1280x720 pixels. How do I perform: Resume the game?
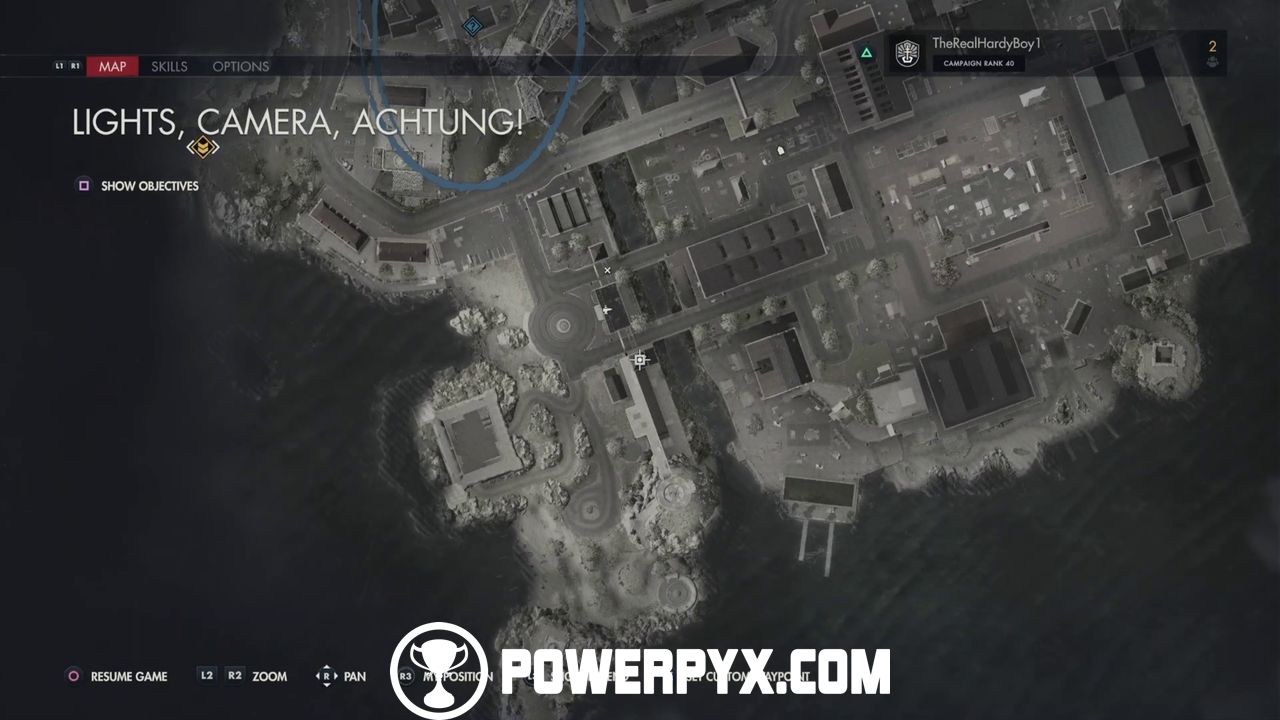(118, 676)
